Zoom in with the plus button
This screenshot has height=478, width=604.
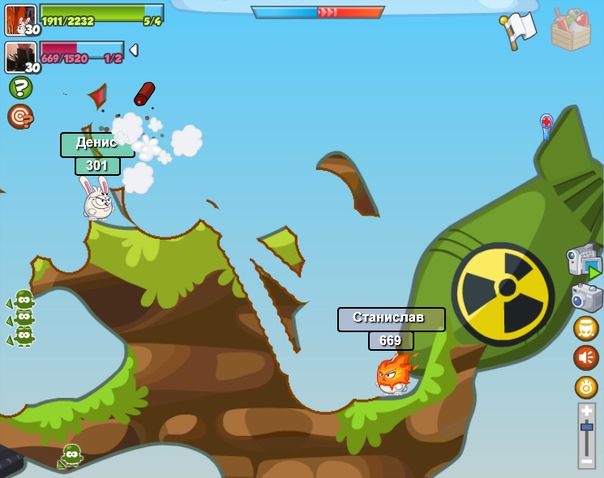pyautogui.click(x=587, y=411)
